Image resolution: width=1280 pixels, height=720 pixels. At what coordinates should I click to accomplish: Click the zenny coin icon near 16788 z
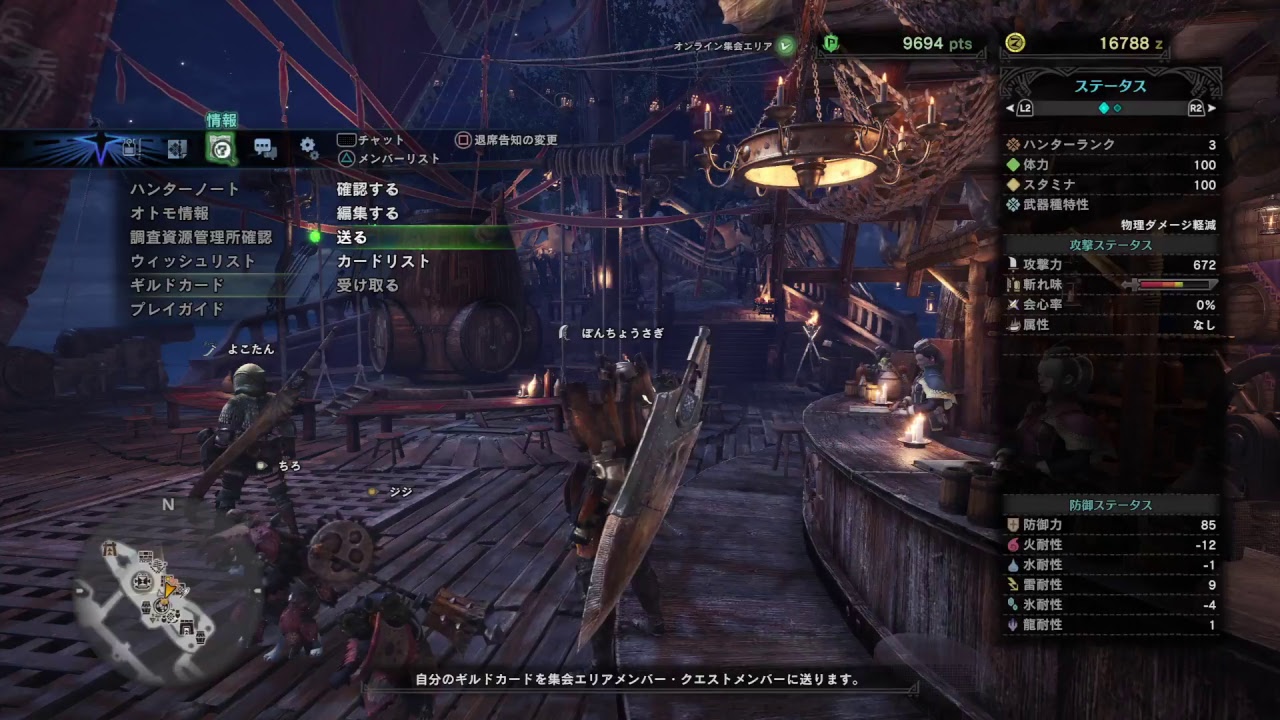click(x=1014, y=42)
